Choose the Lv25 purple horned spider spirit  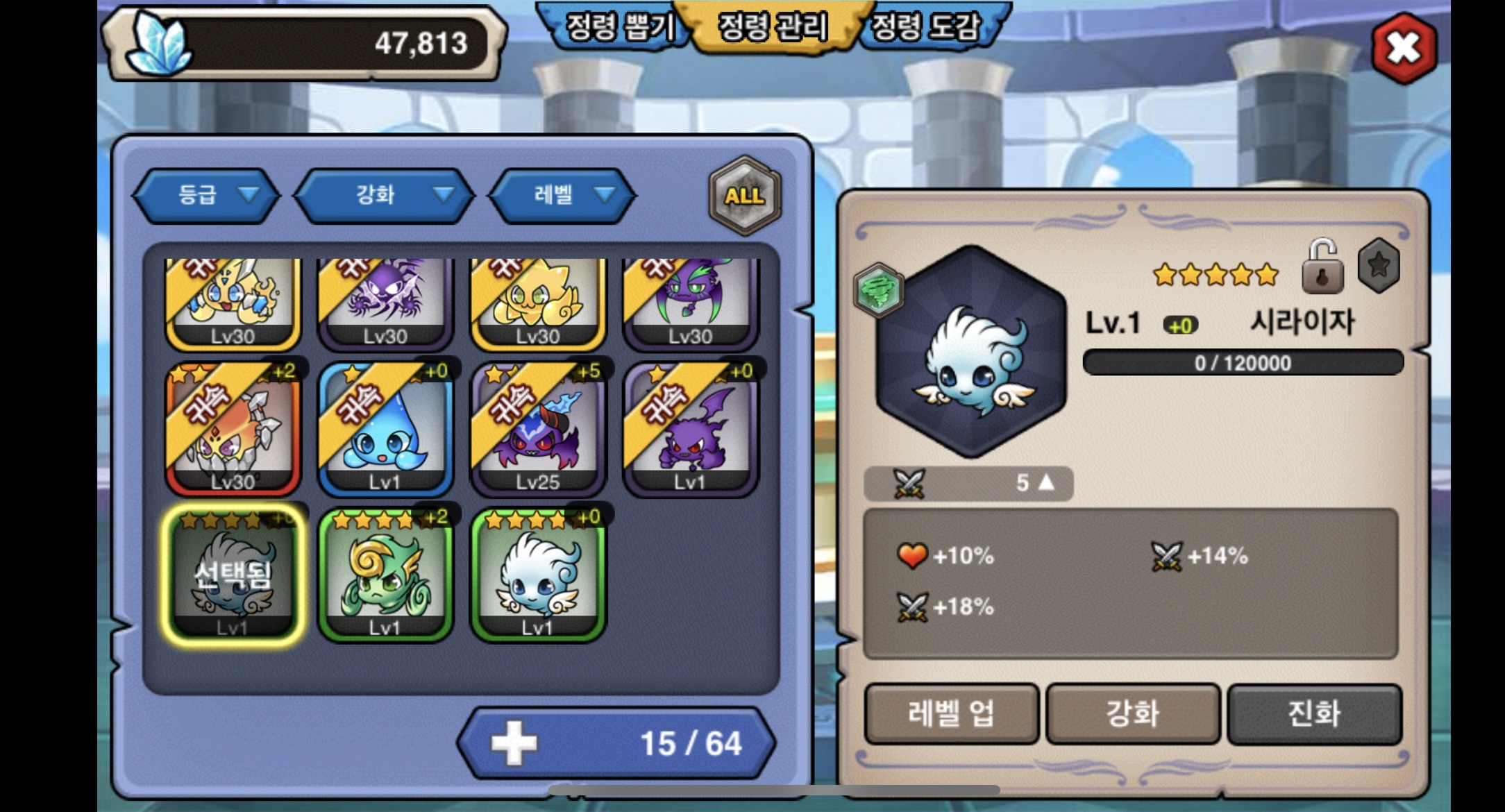coord(538,428)
